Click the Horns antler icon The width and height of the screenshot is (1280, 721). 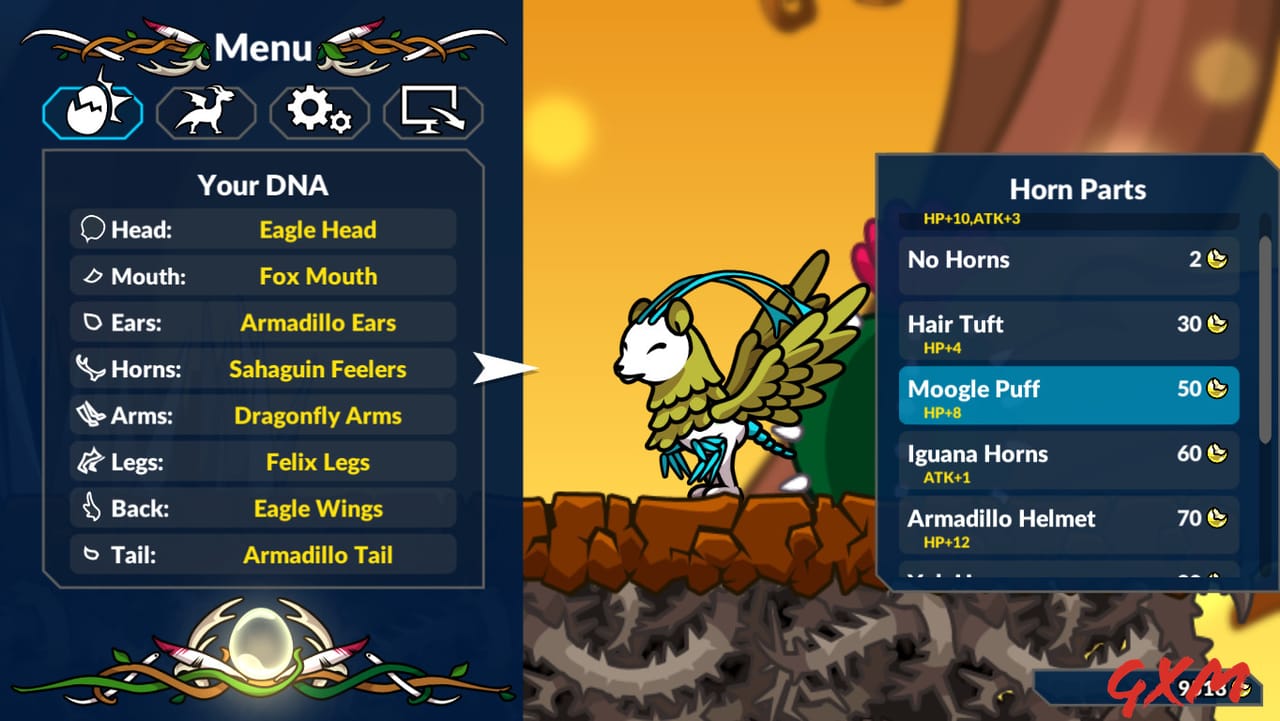click(x=89, y=368)
